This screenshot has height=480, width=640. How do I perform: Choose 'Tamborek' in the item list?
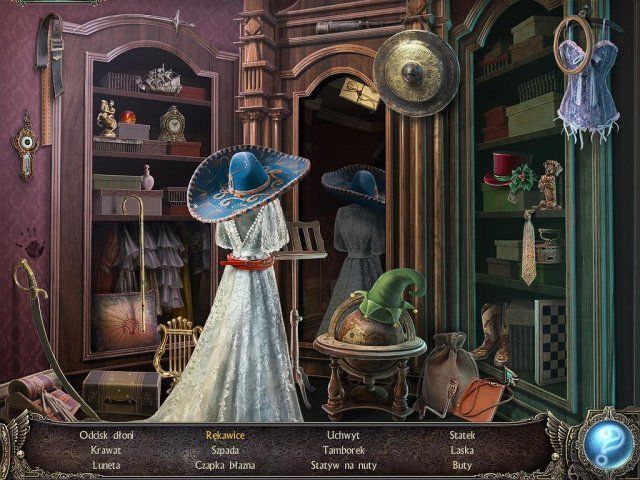344,450
